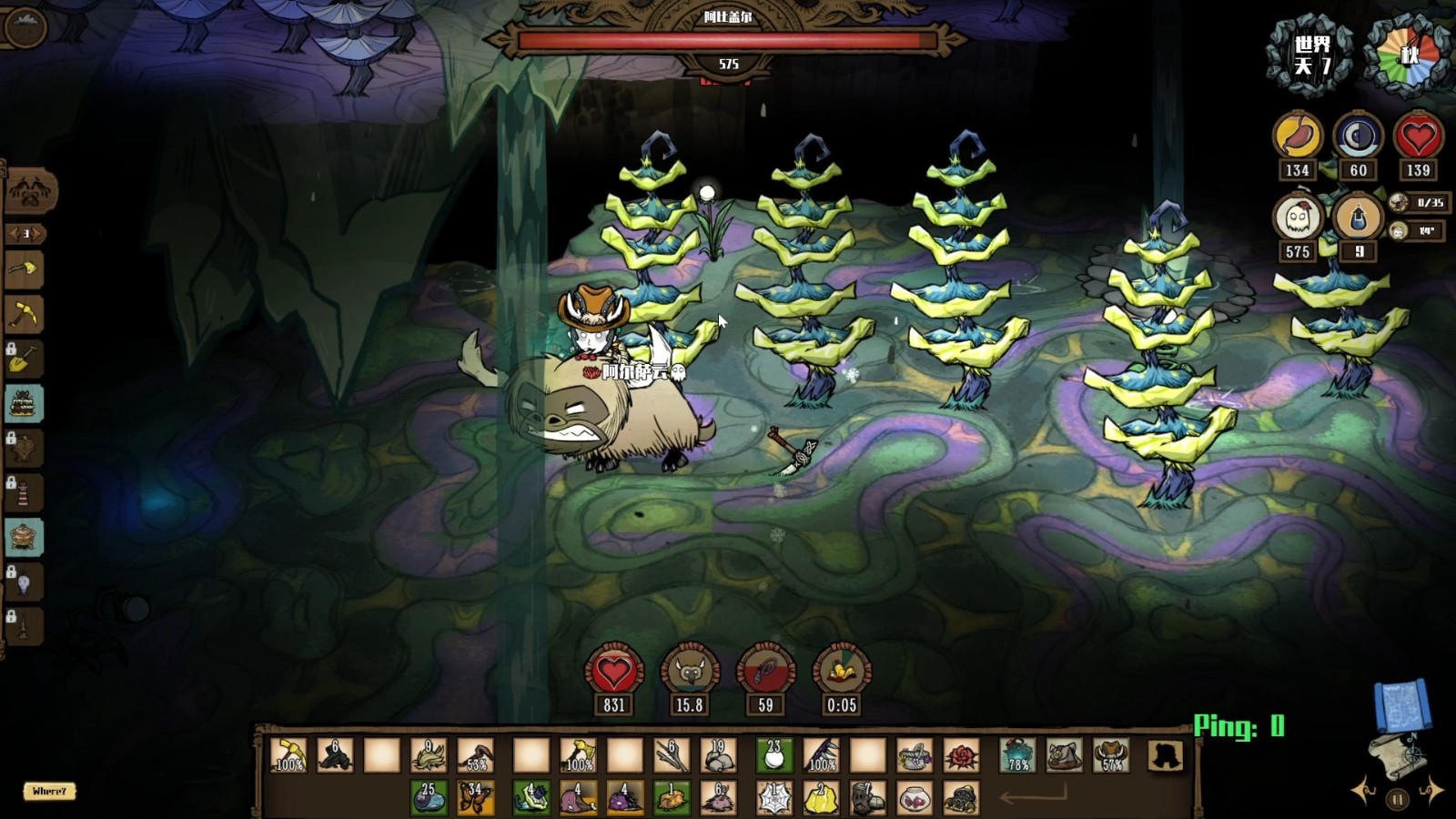1456x819 pixels.
Task: Pause the game with the pause button
Action: click(x=1398, y=800)
